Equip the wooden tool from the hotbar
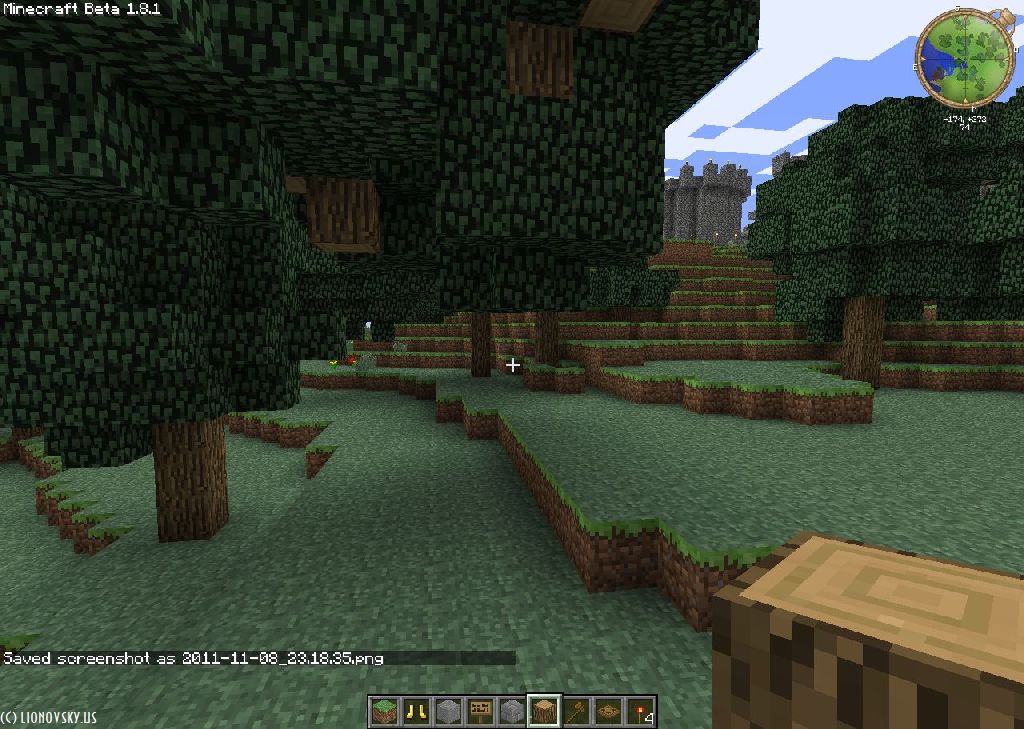 click(576, 712)
